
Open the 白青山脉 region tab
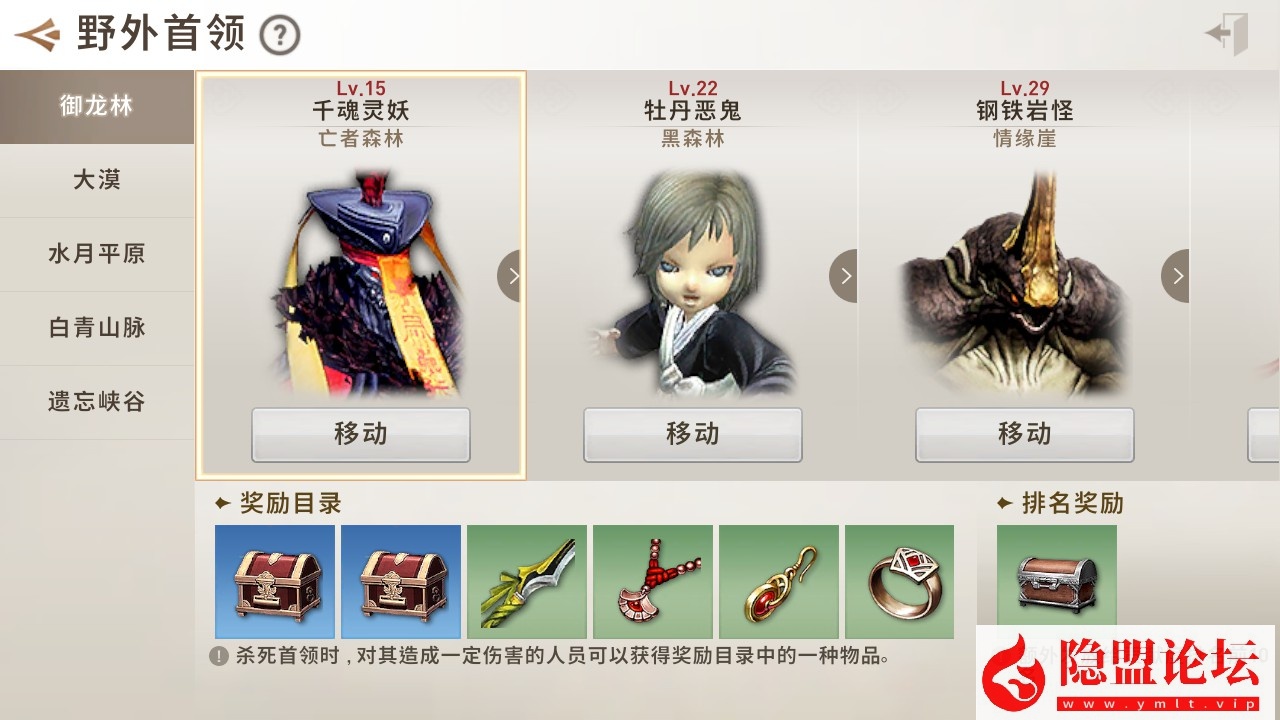tap(95, 328)
